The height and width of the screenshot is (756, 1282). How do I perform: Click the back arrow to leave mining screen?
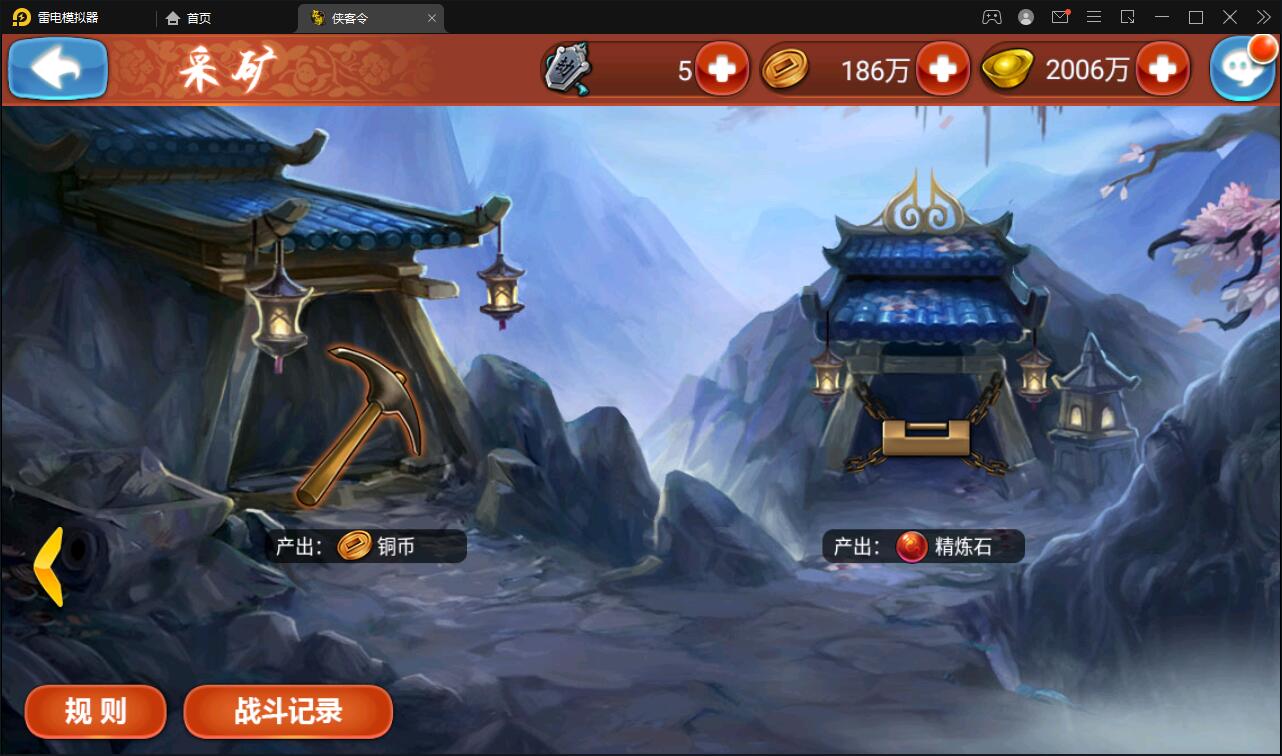point(57,68)
